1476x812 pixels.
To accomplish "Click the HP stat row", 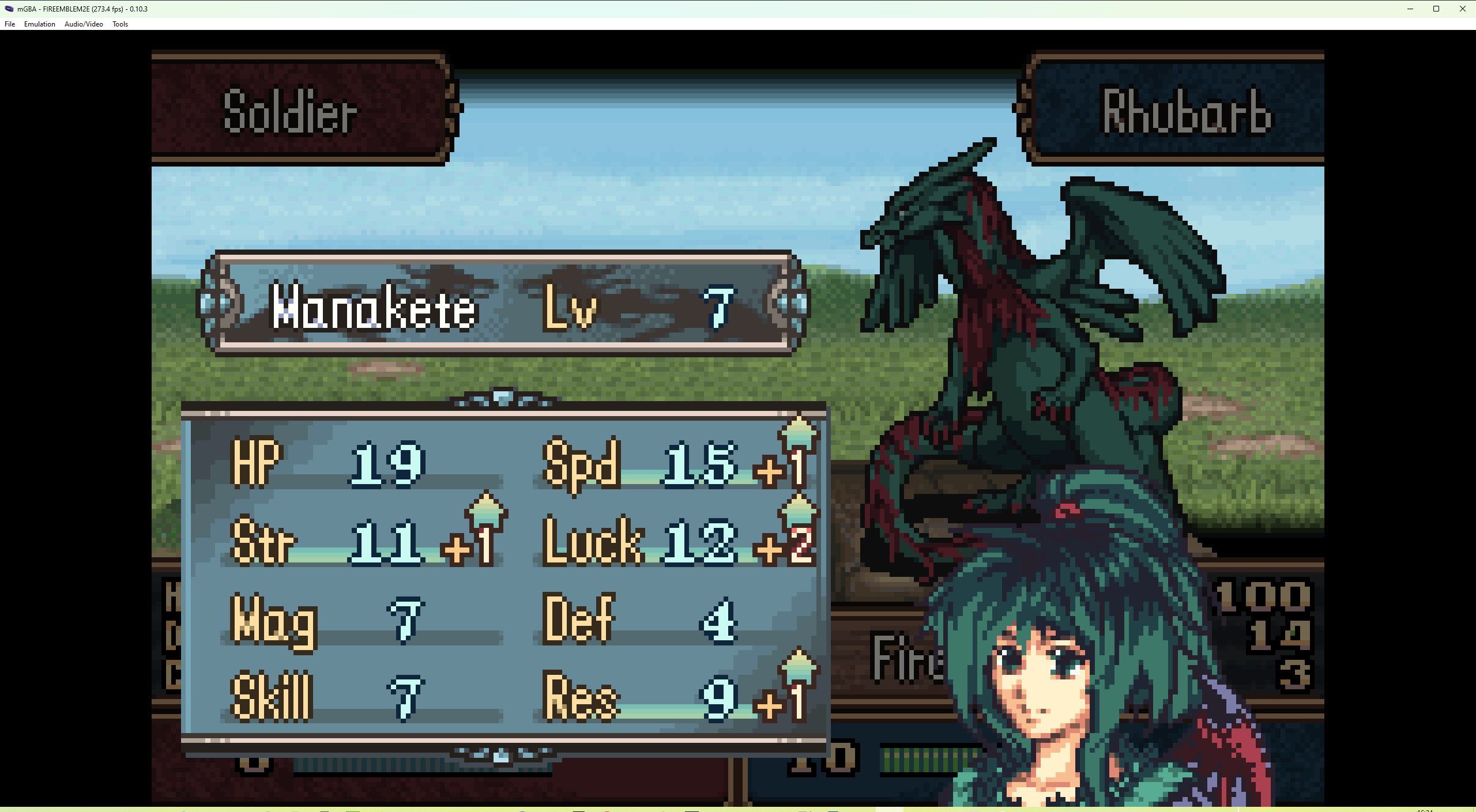I will click(323, 461).
